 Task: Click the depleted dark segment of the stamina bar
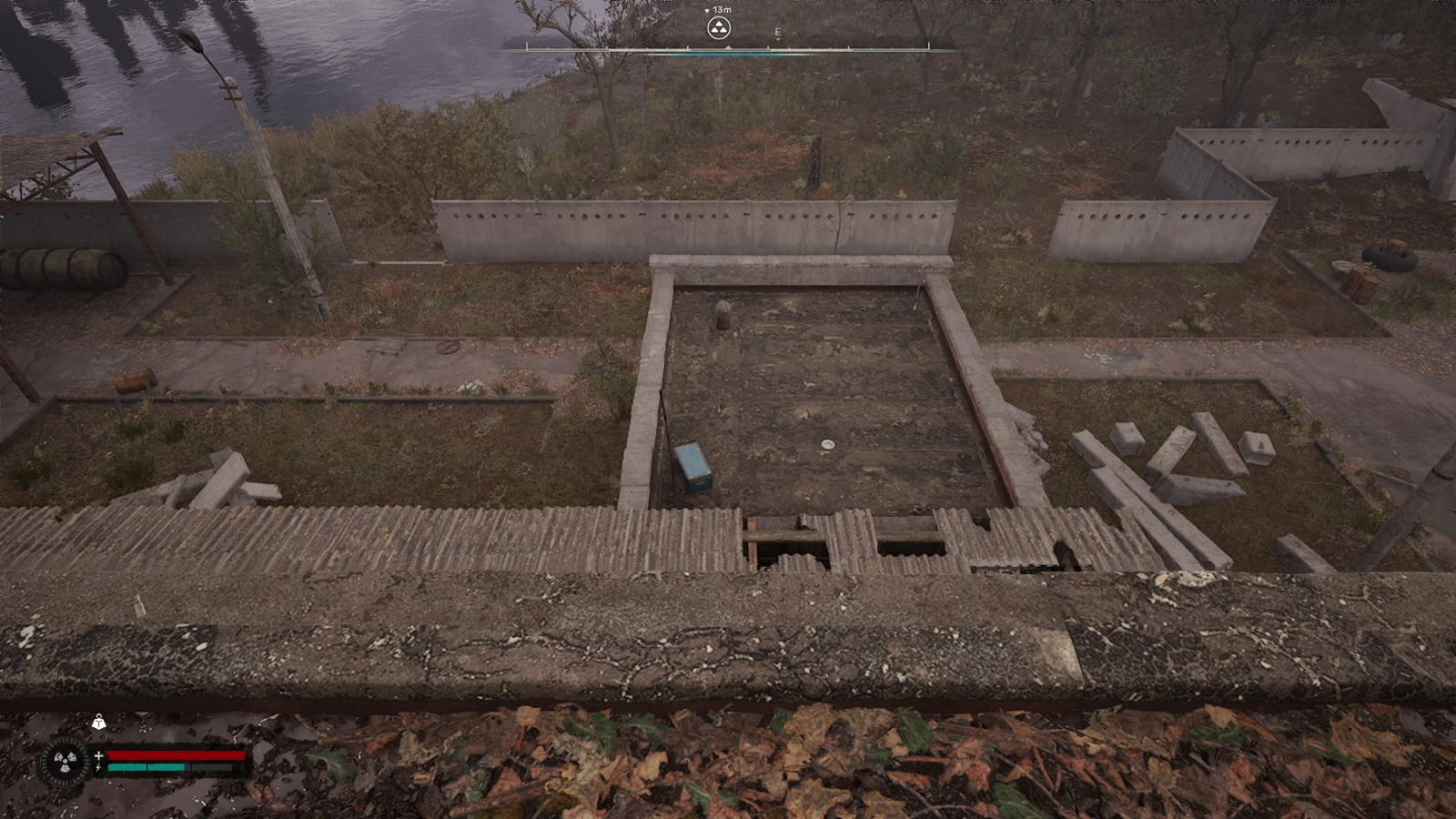tap(212, 767)
